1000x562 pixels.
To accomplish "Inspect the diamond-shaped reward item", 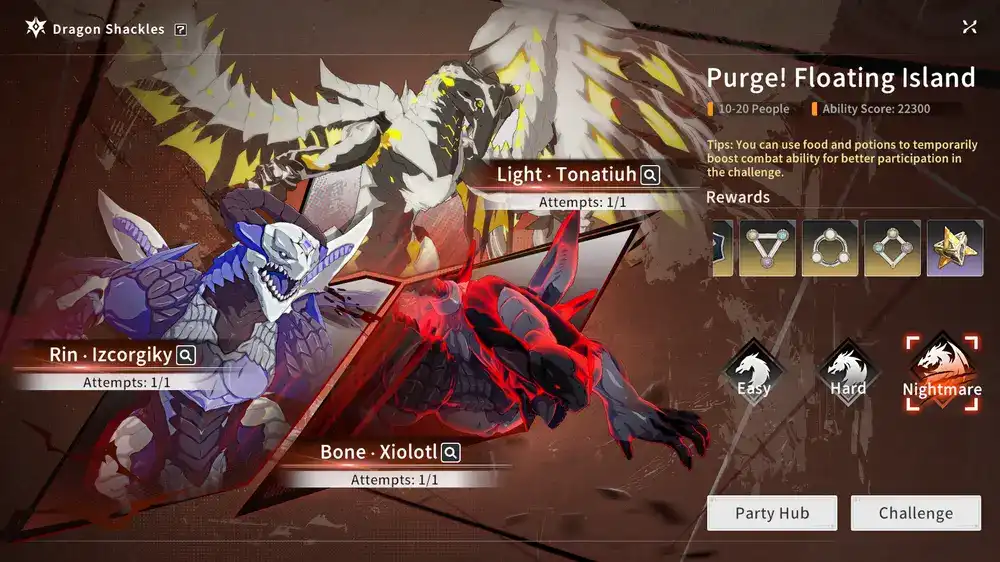I will coord(892,248).
